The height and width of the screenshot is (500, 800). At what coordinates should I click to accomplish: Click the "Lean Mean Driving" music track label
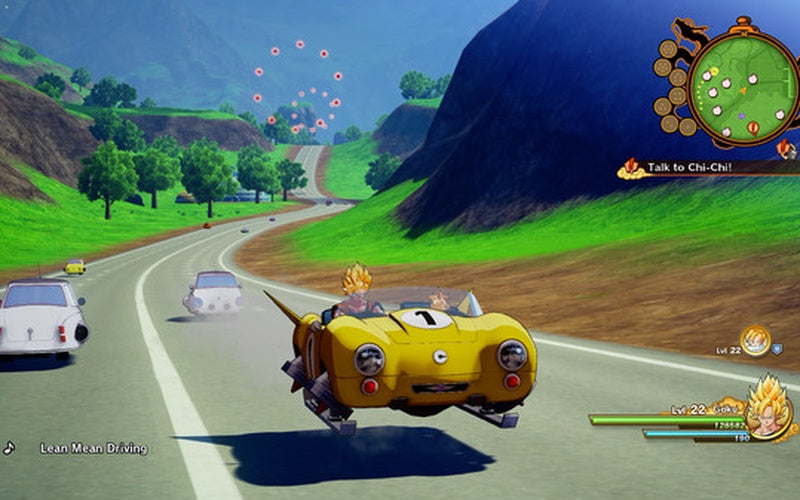[x=94, y=448]
